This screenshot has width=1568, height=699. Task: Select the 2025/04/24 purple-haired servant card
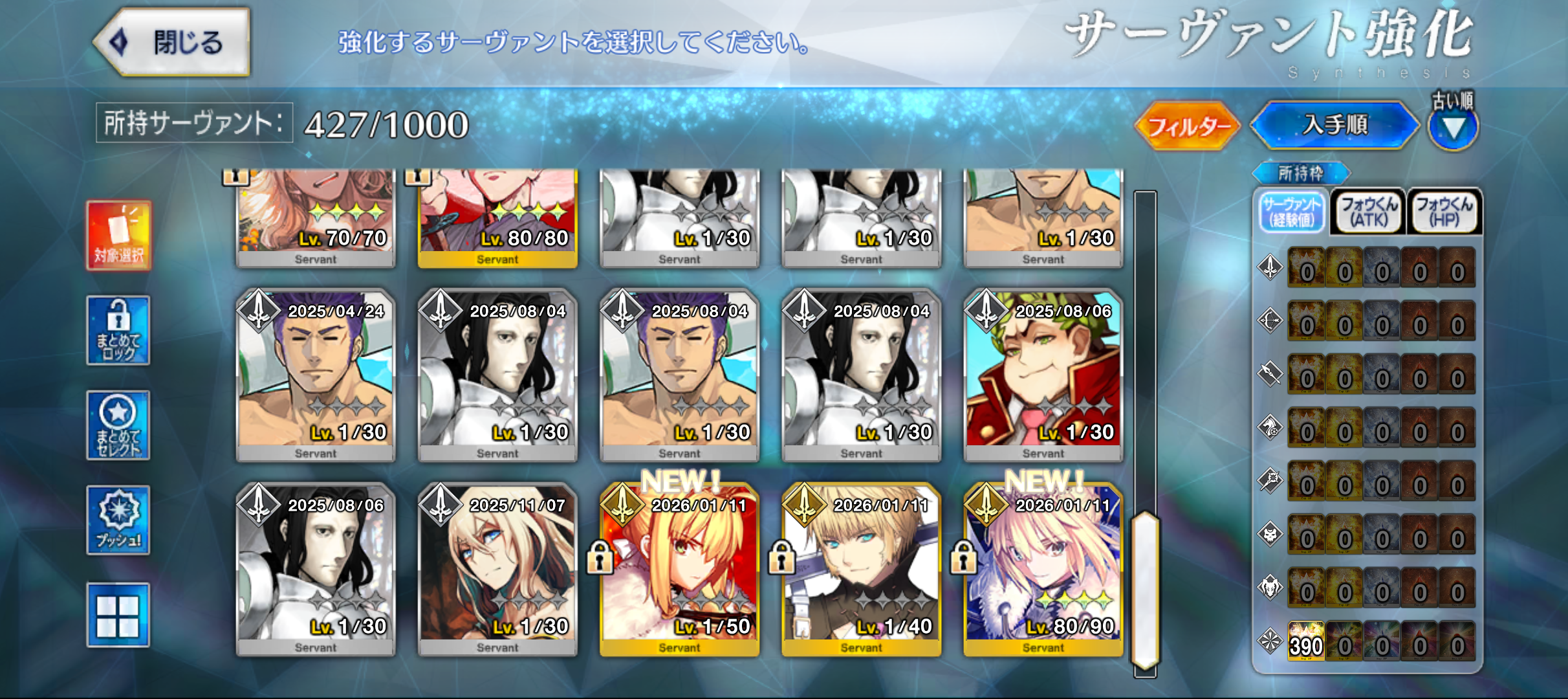316,375
